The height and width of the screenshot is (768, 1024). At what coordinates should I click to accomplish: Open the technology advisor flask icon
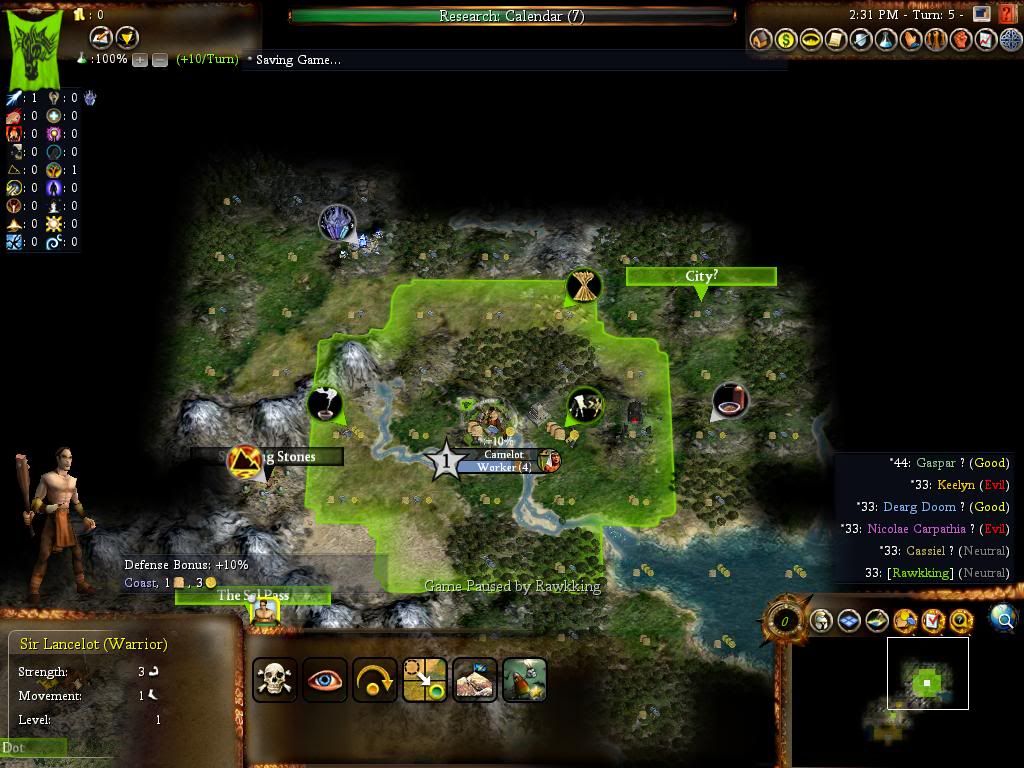[x=886, y=40]
